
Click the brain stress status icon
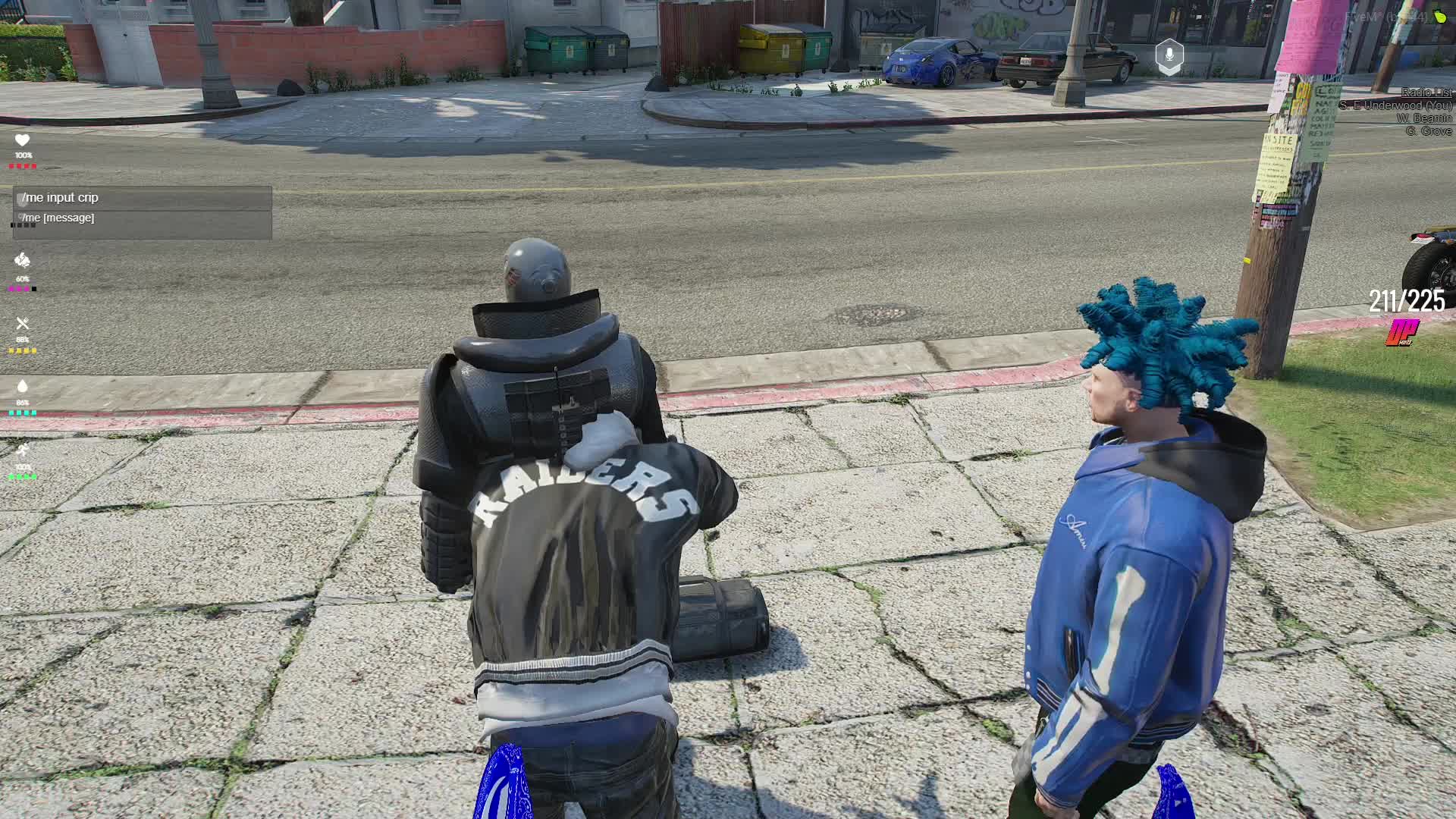coord(22,261)
